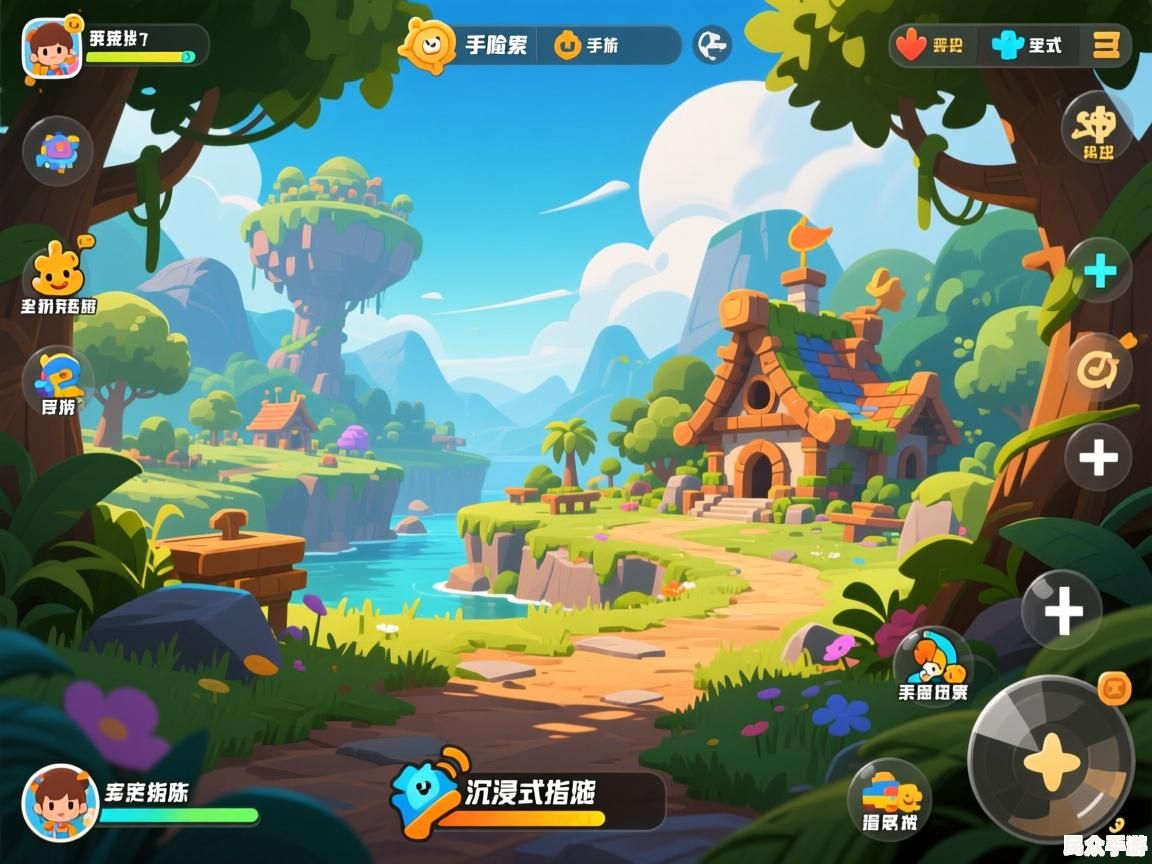Open the orange mushroom character icon

pyautogui.click(x=933, y=660)
